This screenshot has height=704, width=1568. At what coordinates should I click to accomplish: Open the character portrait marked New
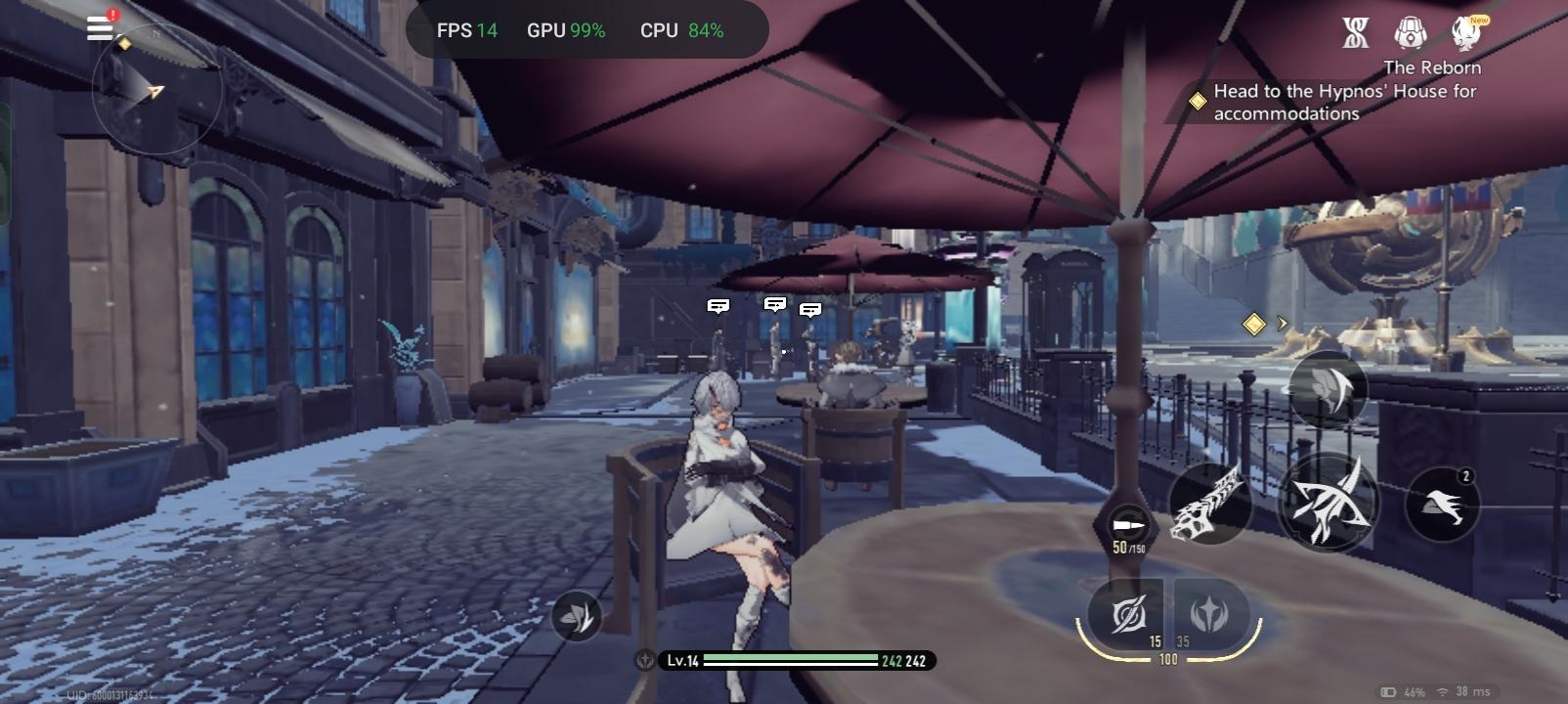pos(1466,33)
